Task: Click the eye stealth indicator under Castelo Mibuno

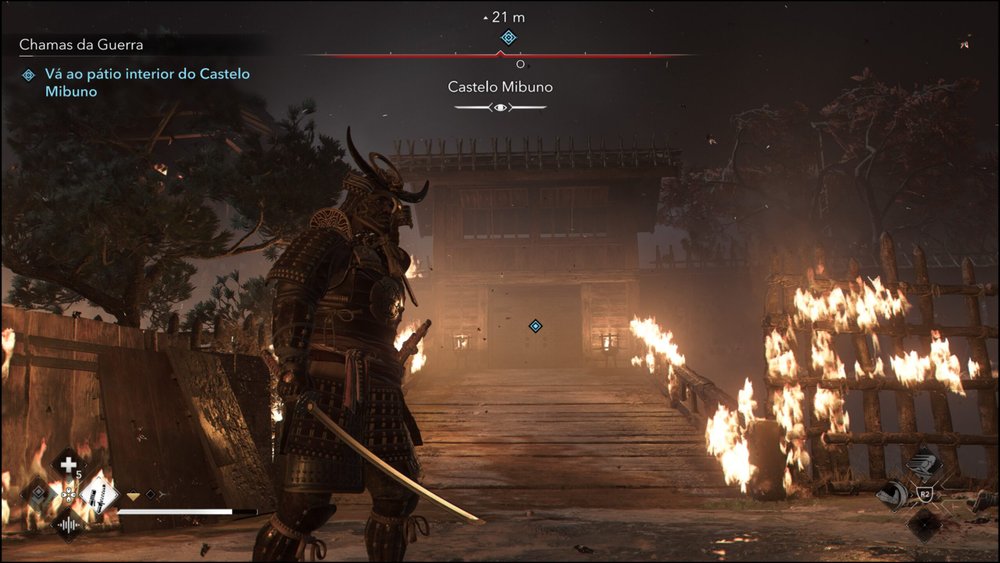Action: 500,106
